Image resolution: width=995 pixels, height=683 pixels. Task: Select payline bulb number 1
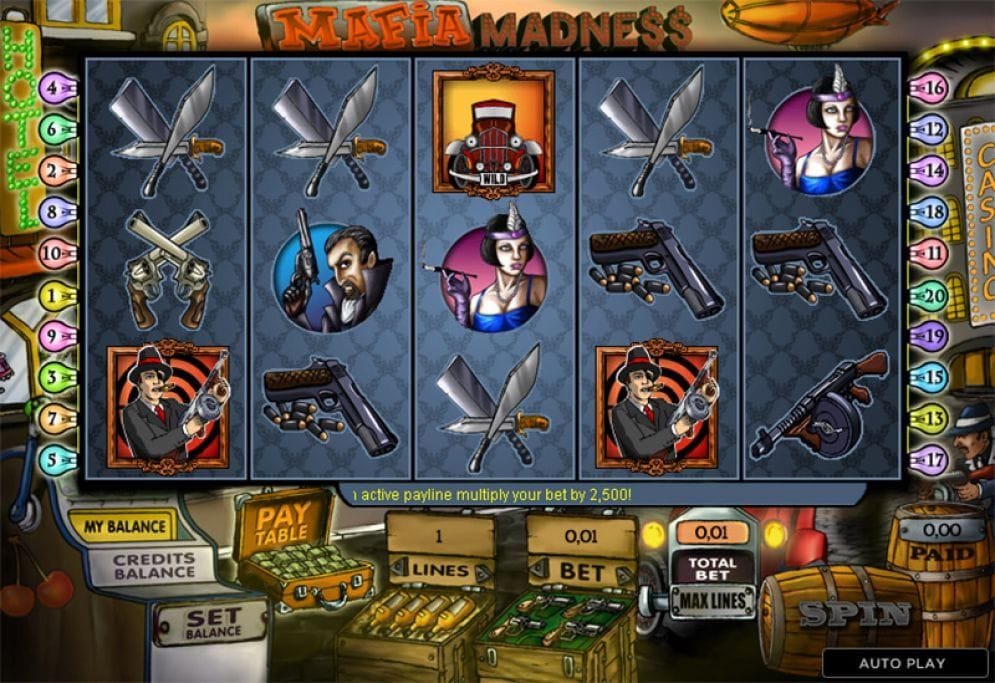coord(57,295)
